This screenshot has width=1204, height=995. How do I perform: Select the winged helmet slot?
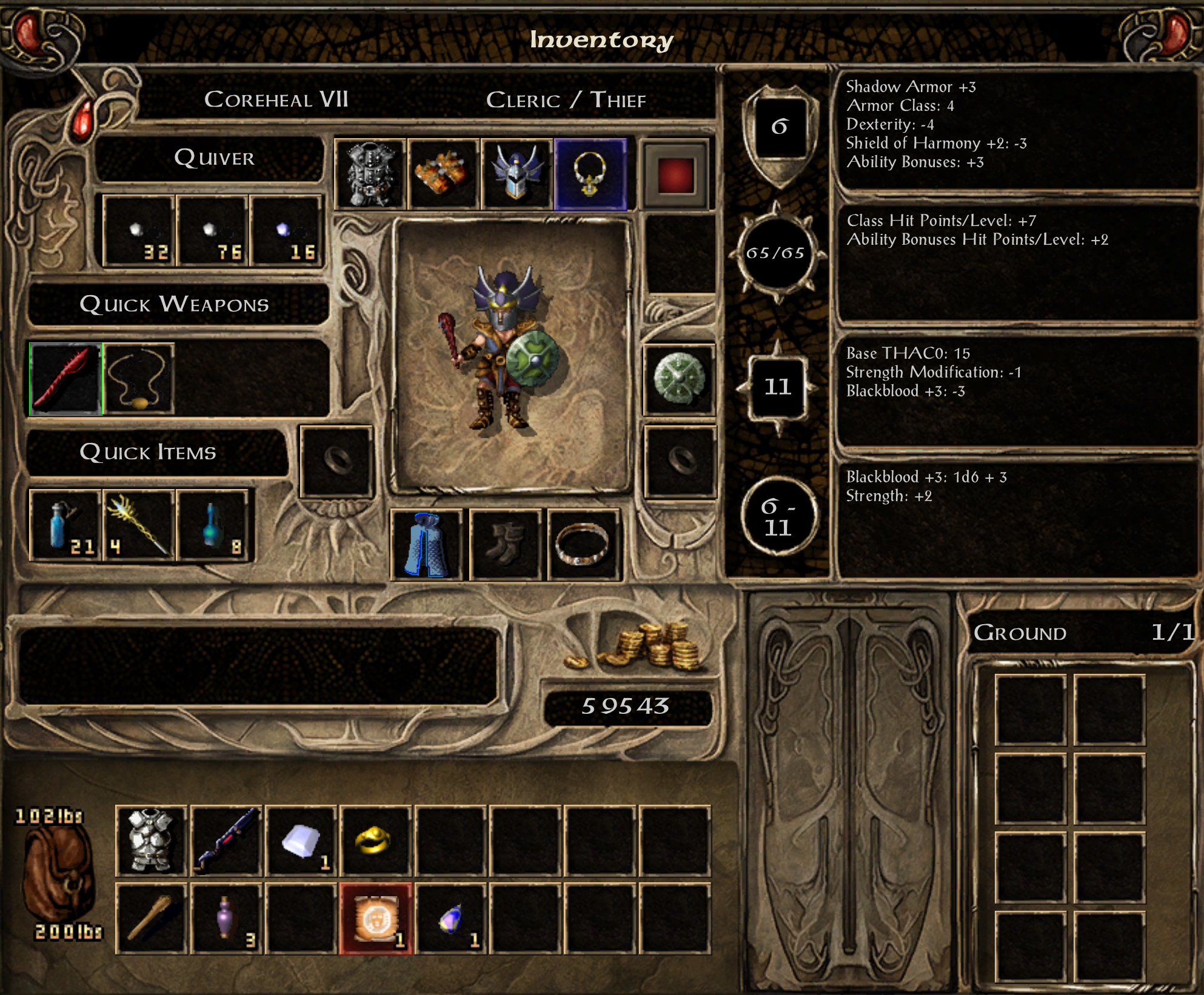(517, 175)
